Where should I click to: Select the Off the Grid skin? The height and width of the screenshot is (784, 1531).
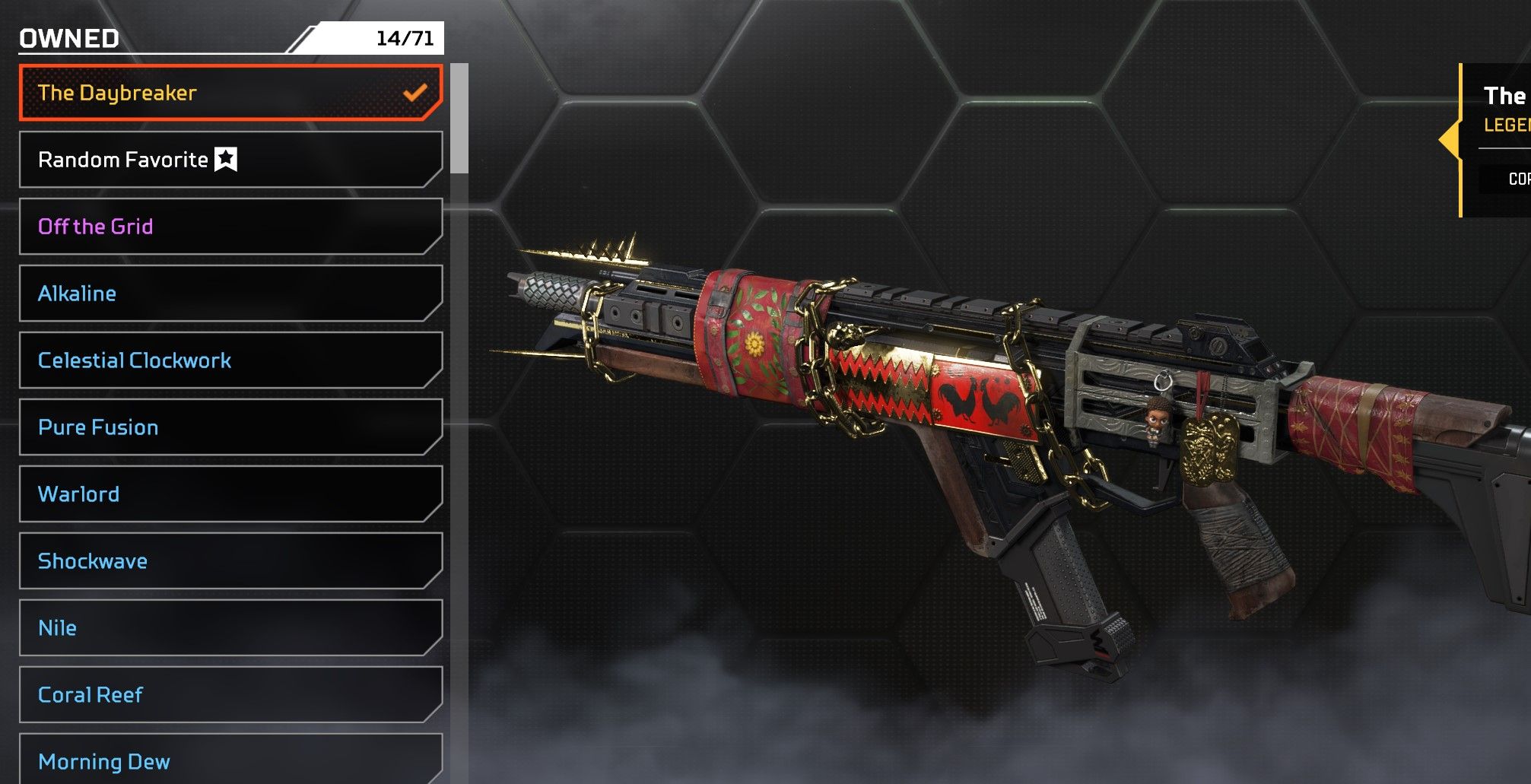point(230,227)
